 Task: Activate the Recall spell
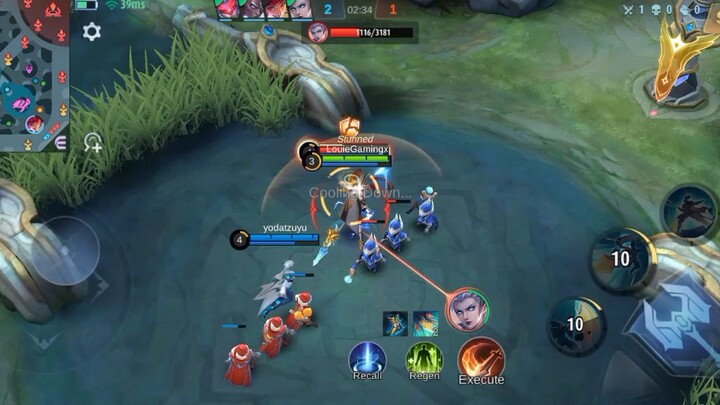367,358
